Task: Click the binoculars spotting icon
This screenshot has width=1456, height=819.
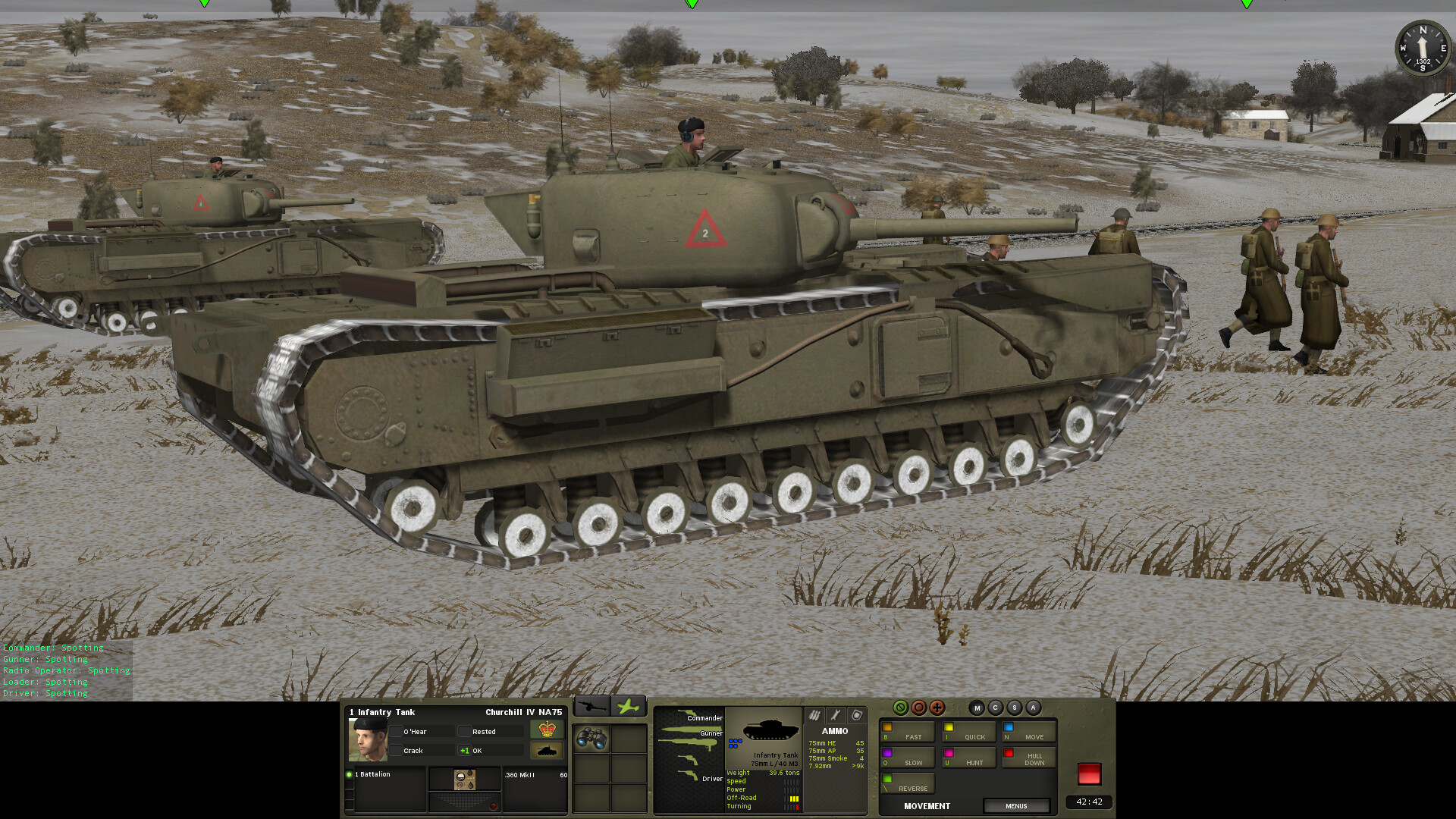Action: tap(591, 739)
